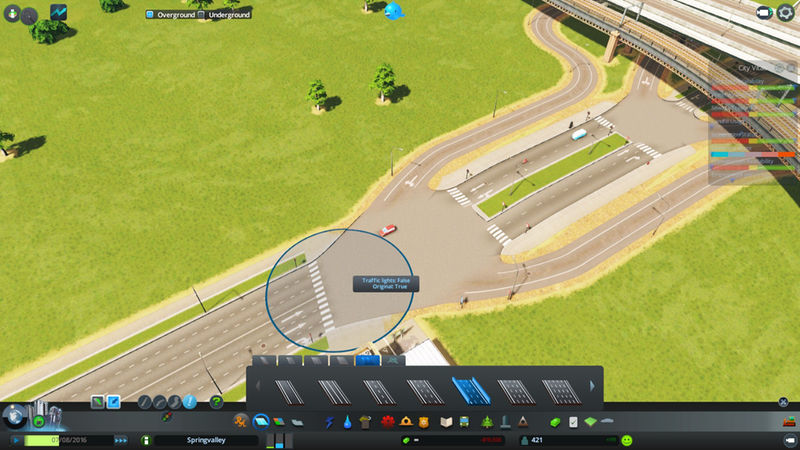
Task: Open the green question mark help
Action: 216,402
